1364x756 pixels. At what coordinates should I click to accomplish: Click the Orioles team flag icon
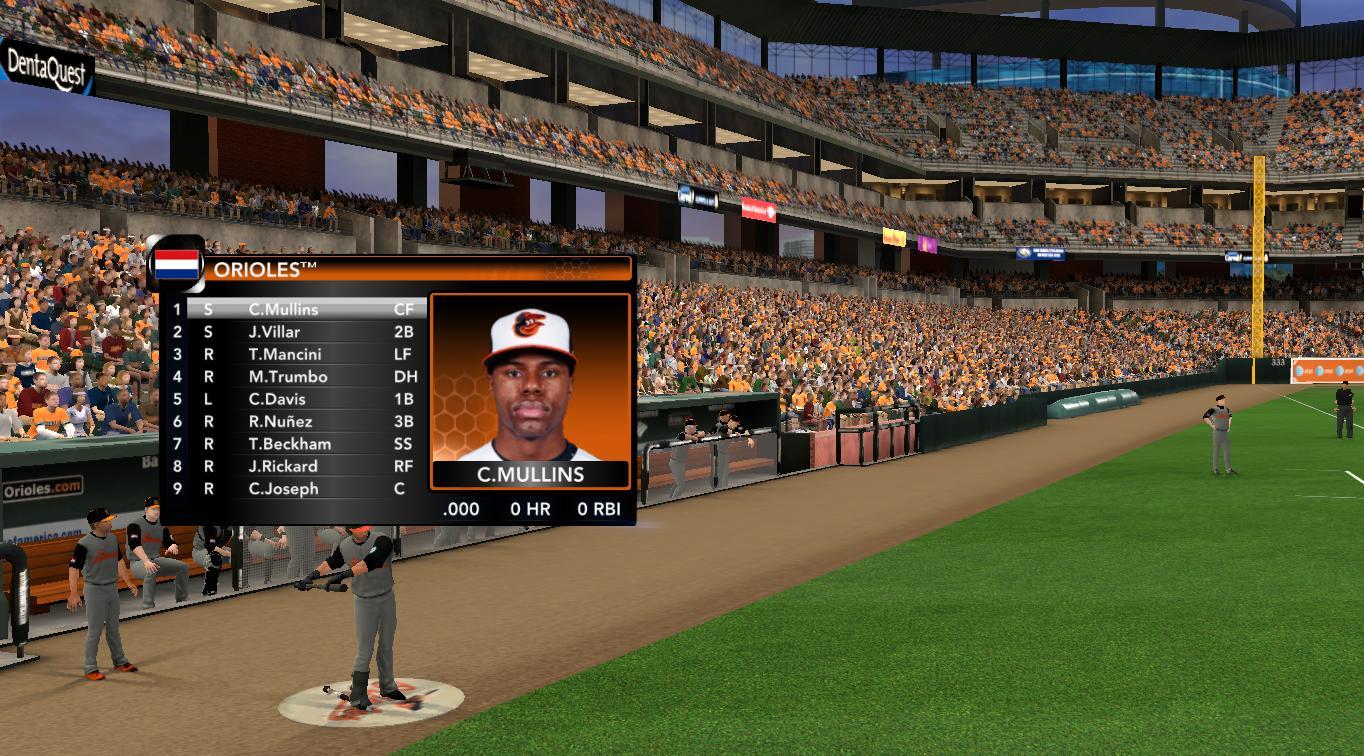176,265
